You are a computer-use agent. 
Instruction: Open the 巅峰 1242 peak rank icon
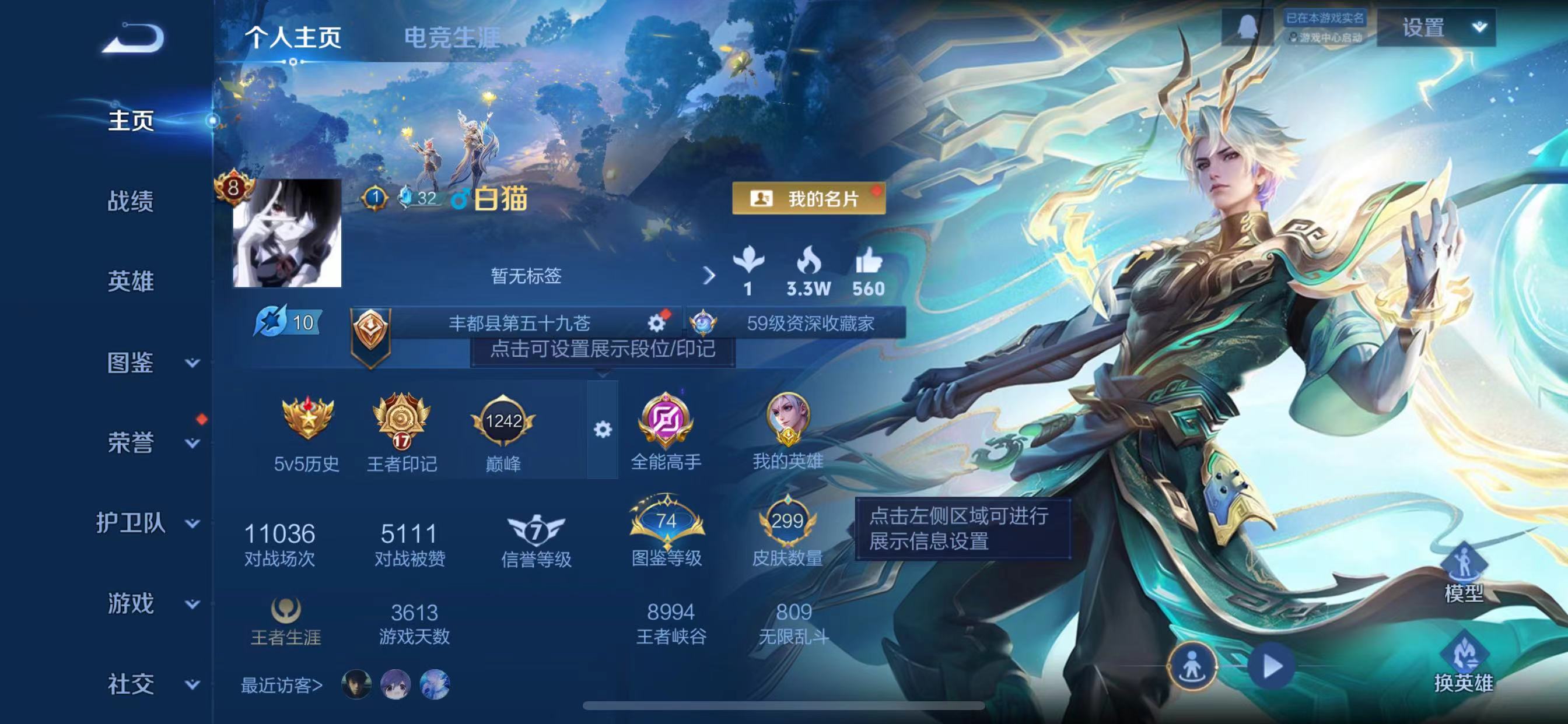tap(505, 420)
